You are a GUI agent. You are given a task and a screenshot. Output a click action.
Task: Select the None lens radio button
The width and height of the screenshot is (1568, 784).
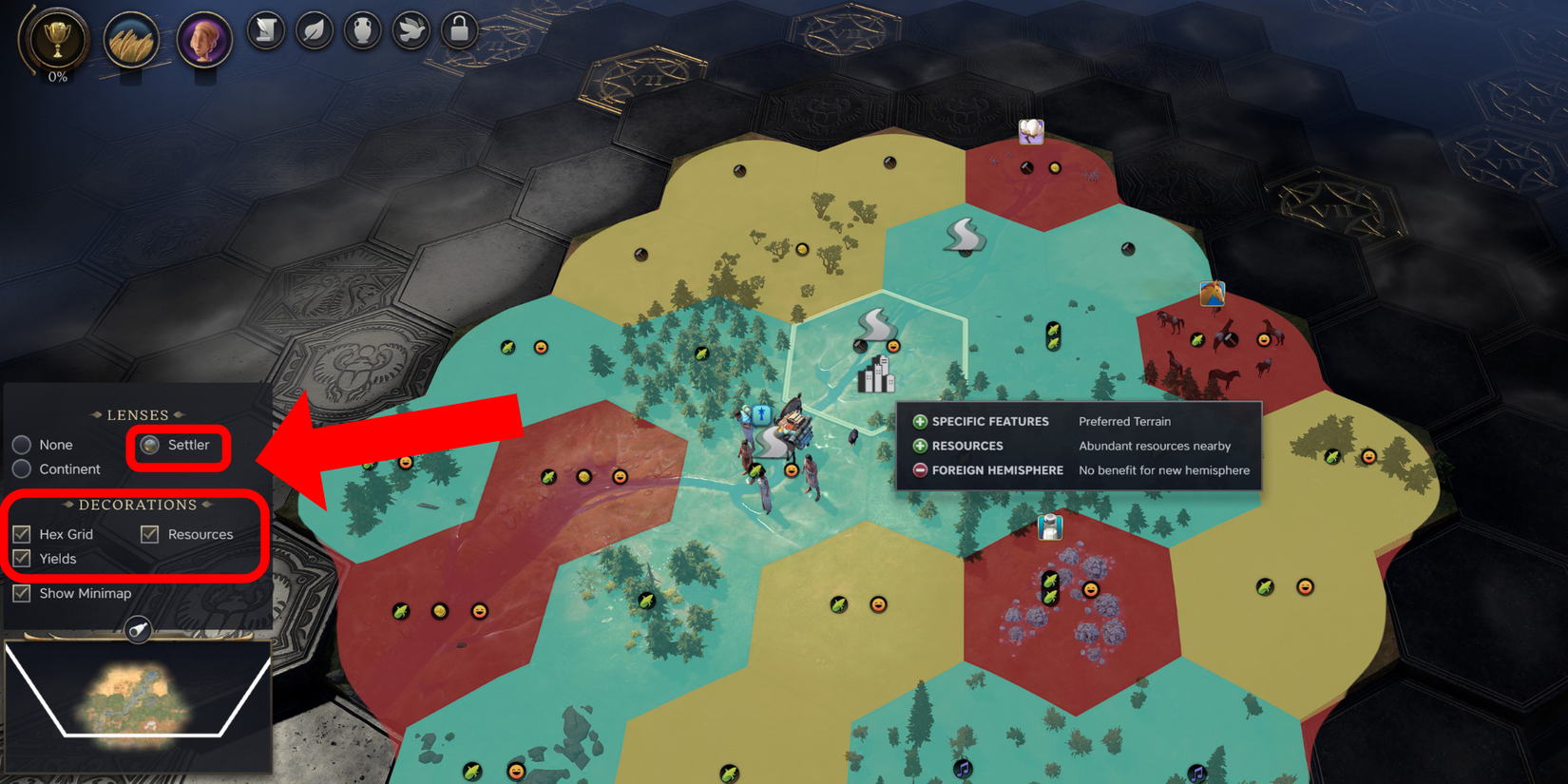pyautogui.click(x=22, y=444)
